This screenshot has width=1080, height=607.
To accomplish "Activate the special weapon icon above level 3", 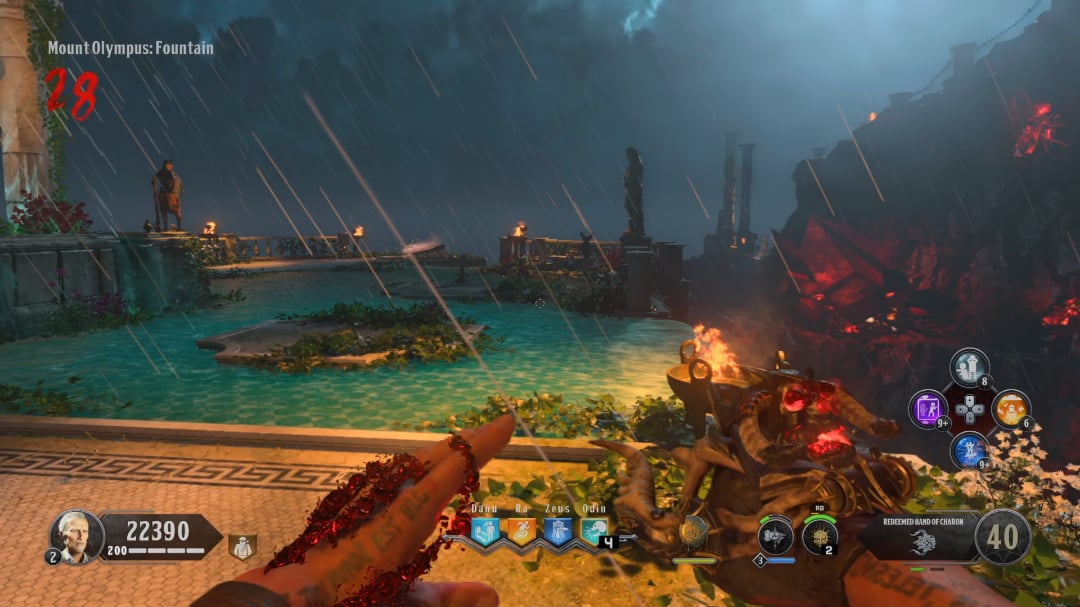I will click(x=775, y=536).
